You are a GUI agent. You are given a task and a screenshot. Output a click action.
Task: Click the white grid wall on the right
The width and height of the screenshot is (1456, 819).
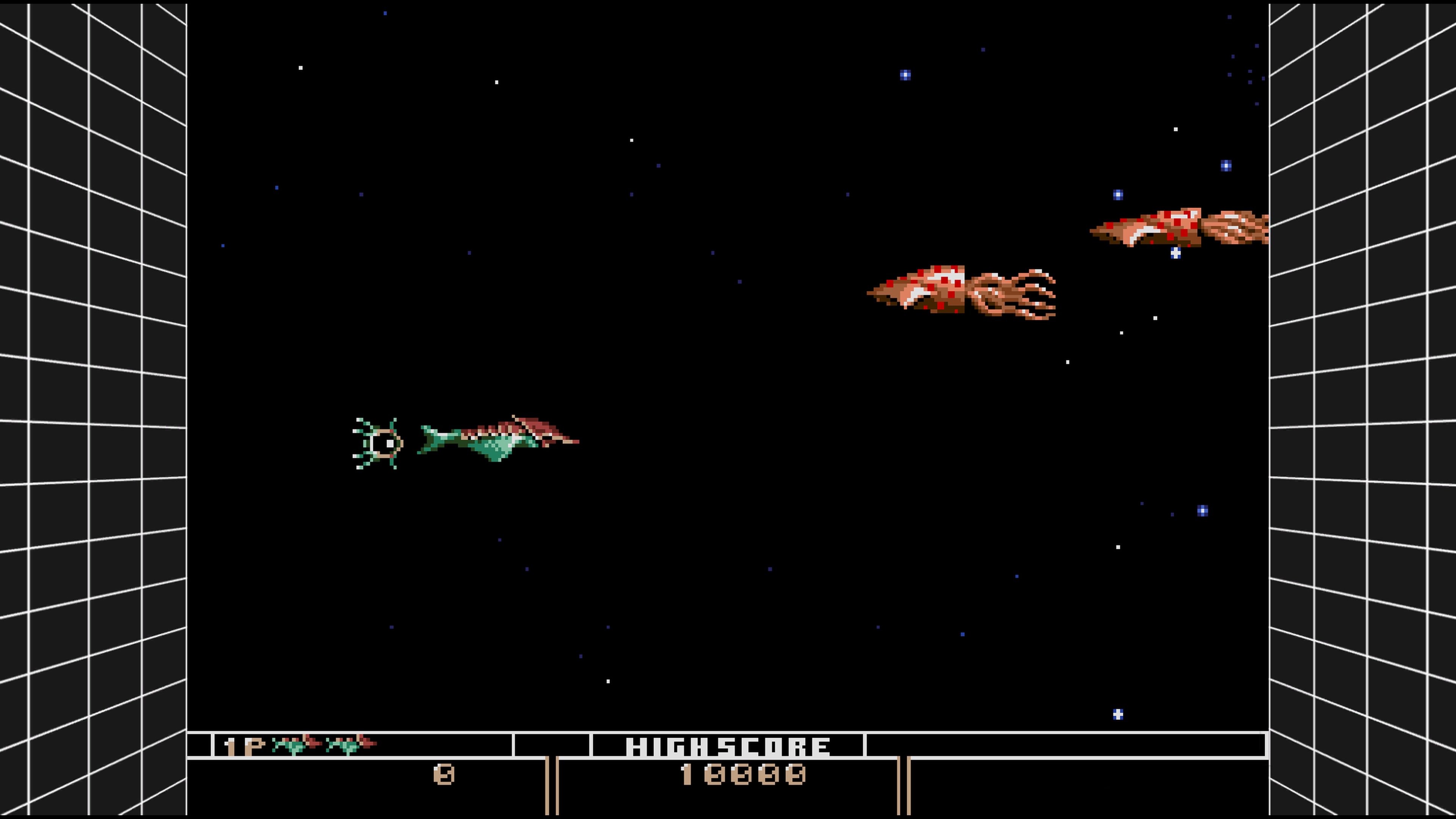(x=1368, y=395)
